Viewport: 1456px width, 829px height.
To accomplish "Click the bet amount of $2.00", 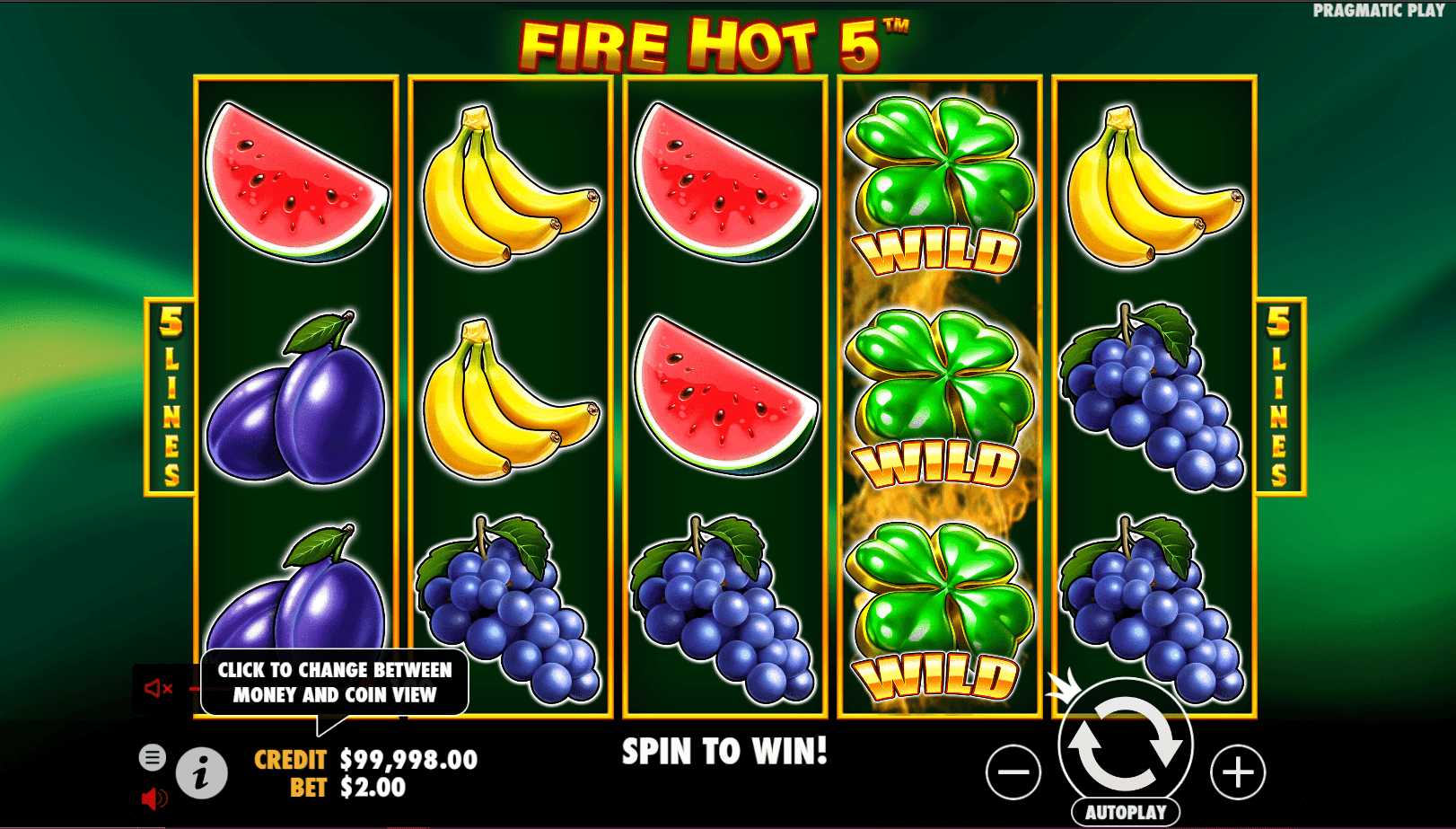I will pos(373,788).
